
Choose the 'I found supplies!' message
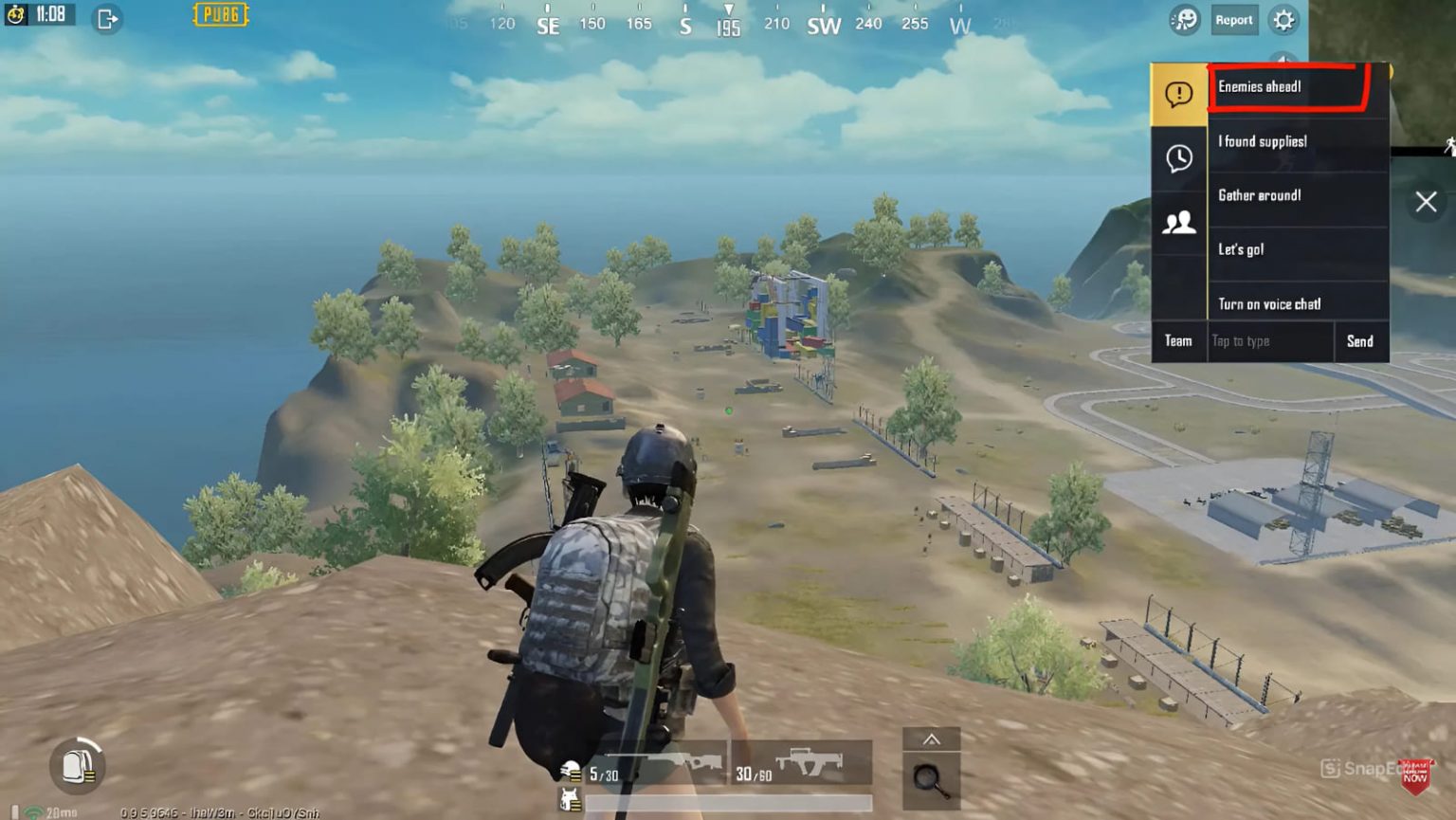(x=1261, y=140)
